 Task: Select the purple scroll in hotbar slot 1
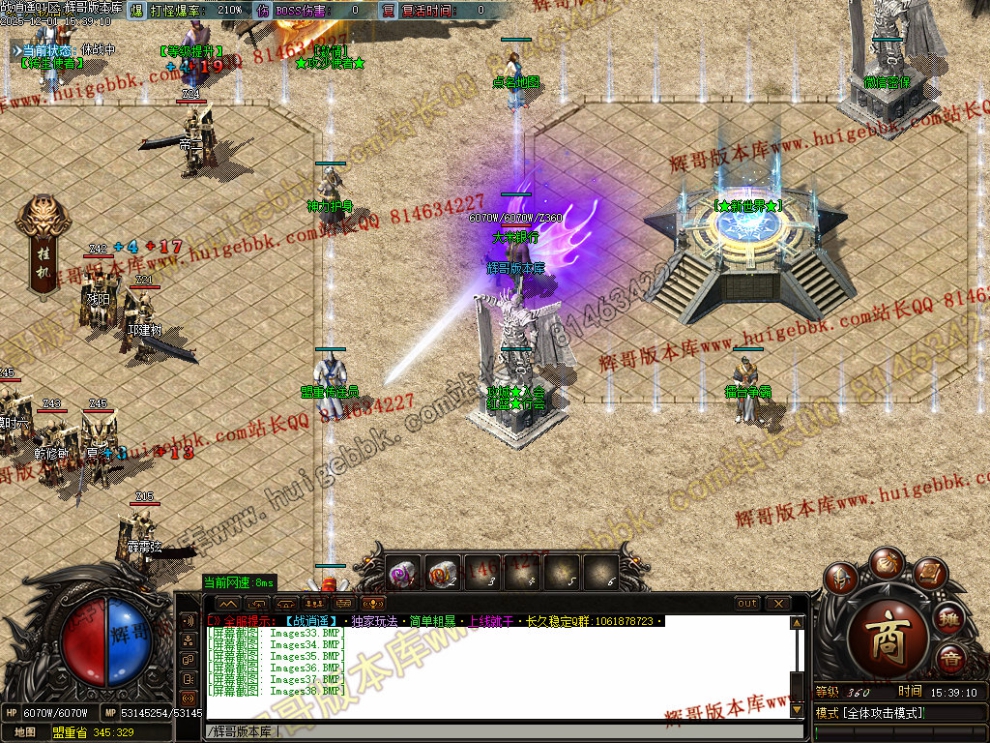[404, 572]
